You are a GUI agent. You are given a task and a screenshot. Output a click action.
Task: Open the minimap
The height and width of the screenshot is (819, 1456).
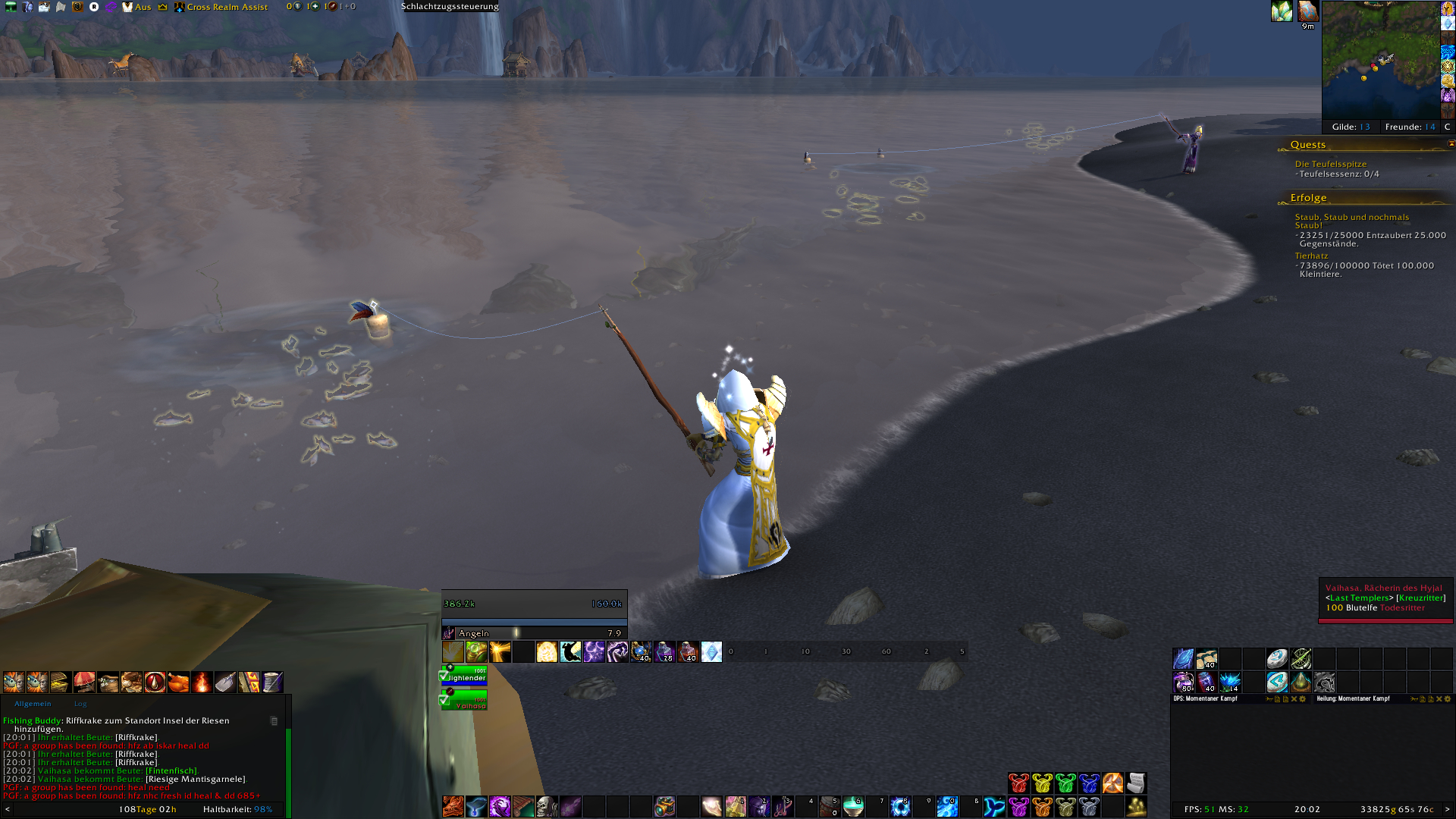pyautogui.click(x=1380, y=59)
